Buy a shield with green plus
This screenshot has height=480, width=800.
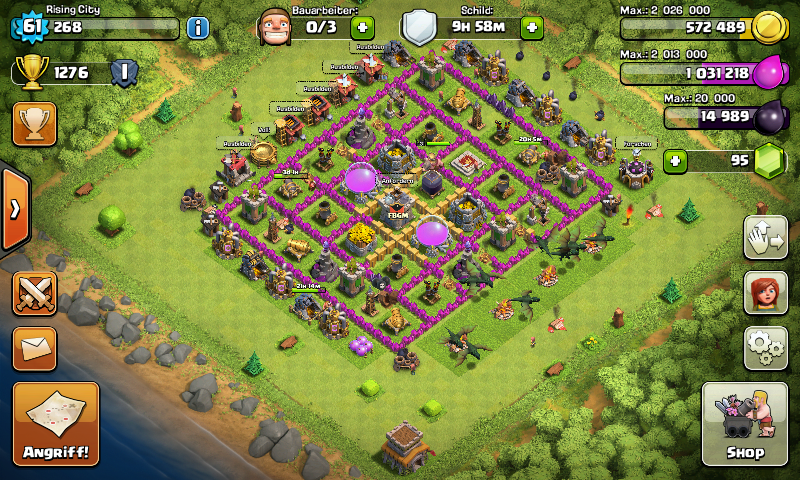tap(531, 27)
